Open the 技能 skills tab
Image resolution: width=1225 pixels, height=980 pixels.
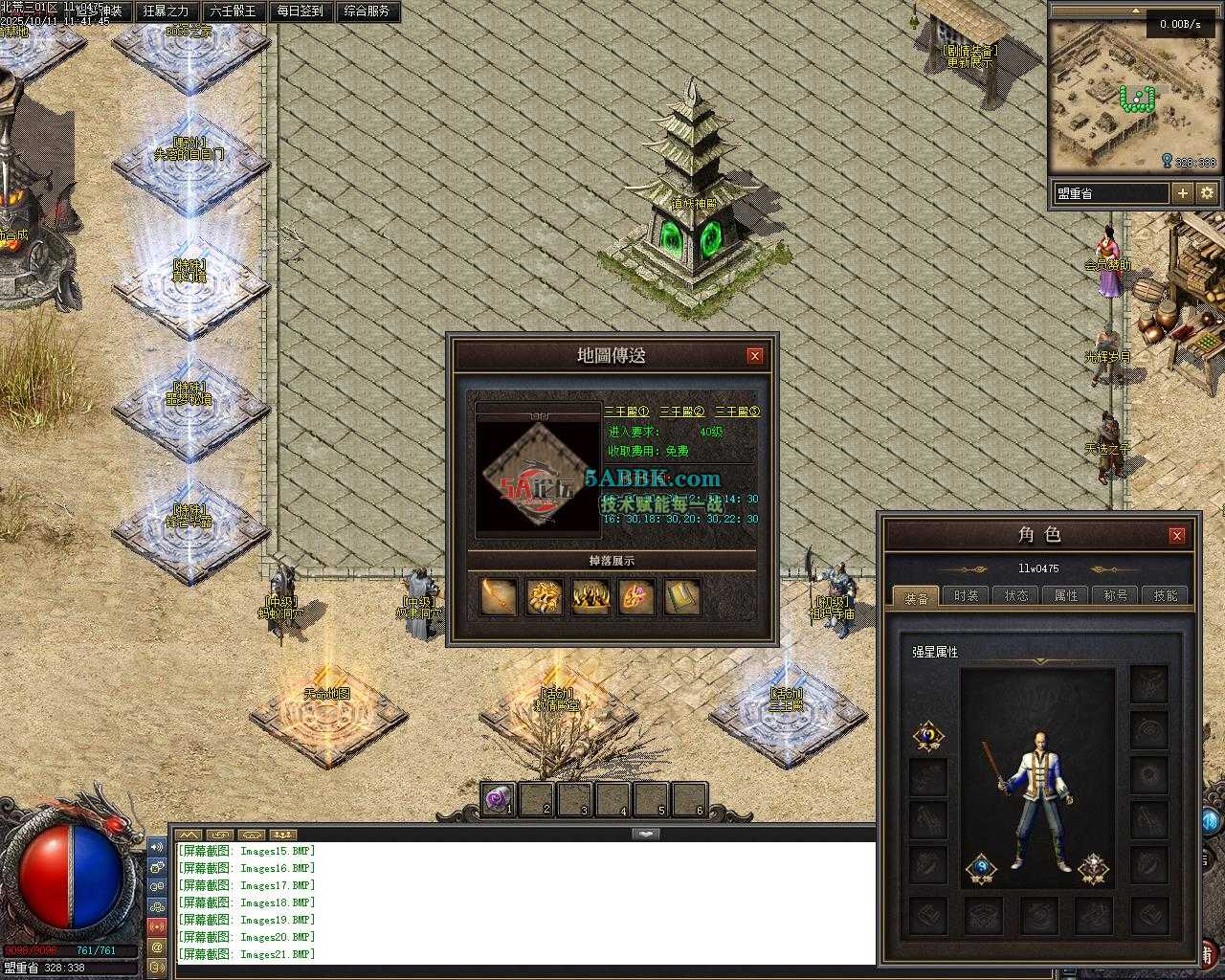(1166, 595)
